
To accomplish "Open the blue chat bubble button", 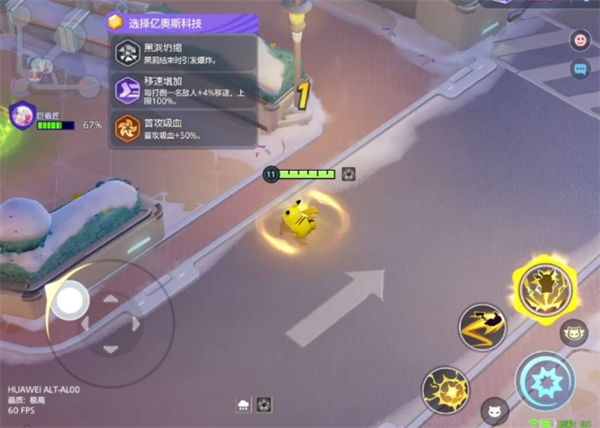I will (579, 69).
